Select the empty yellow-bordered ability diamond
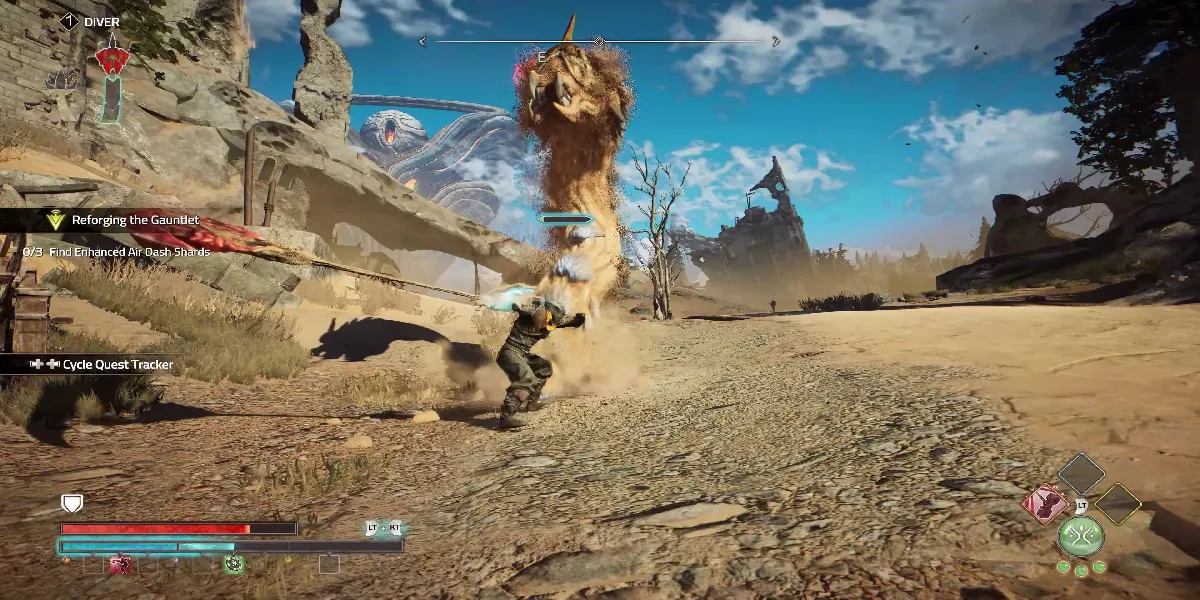The image size is (1200, 600). (x=1118, y=504)
